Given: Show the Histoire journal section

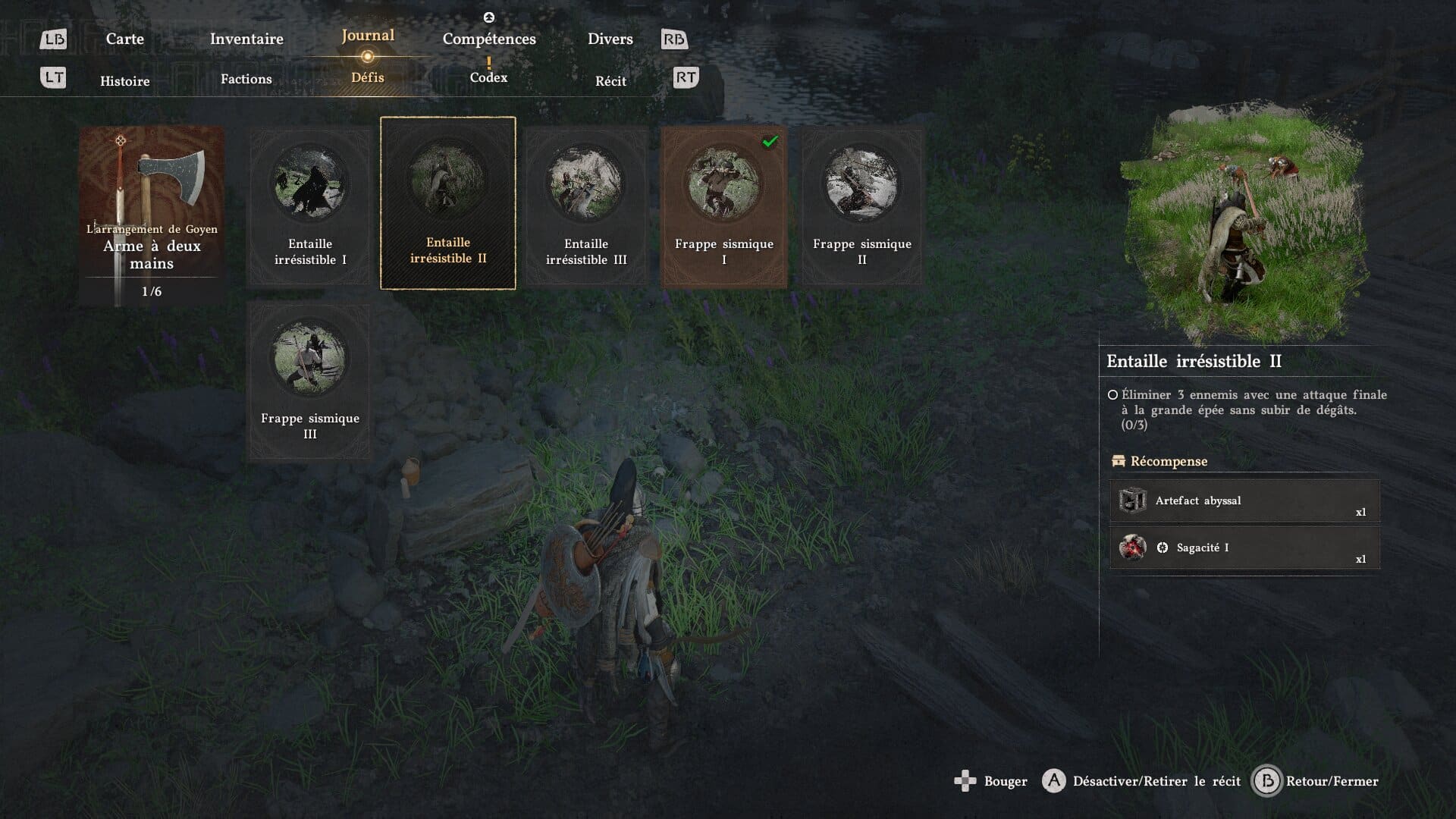Looking at the screenshot, I should tap(125, 81).
